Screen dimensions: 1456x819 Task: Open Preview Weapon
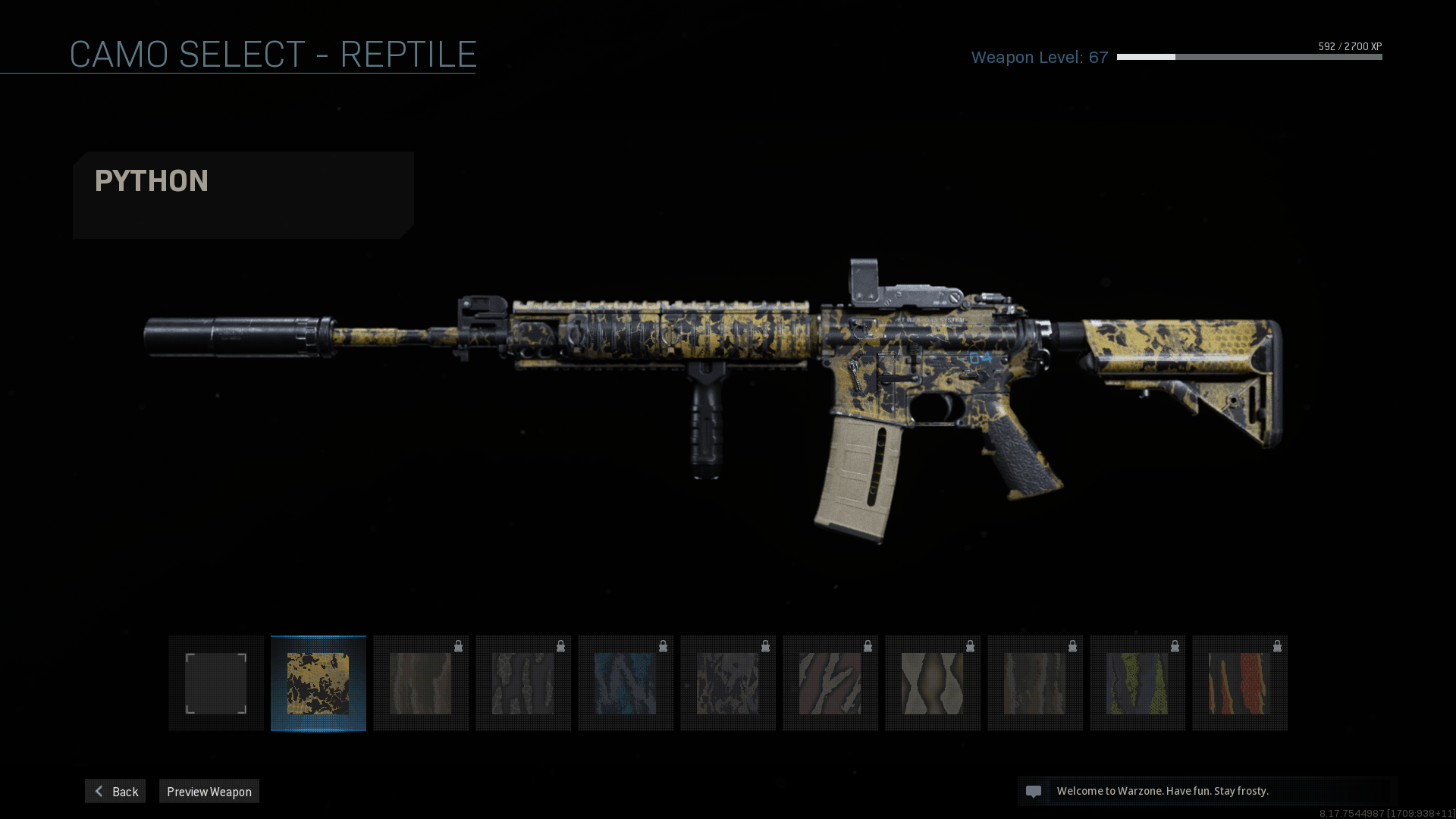(x=209, y=791)
